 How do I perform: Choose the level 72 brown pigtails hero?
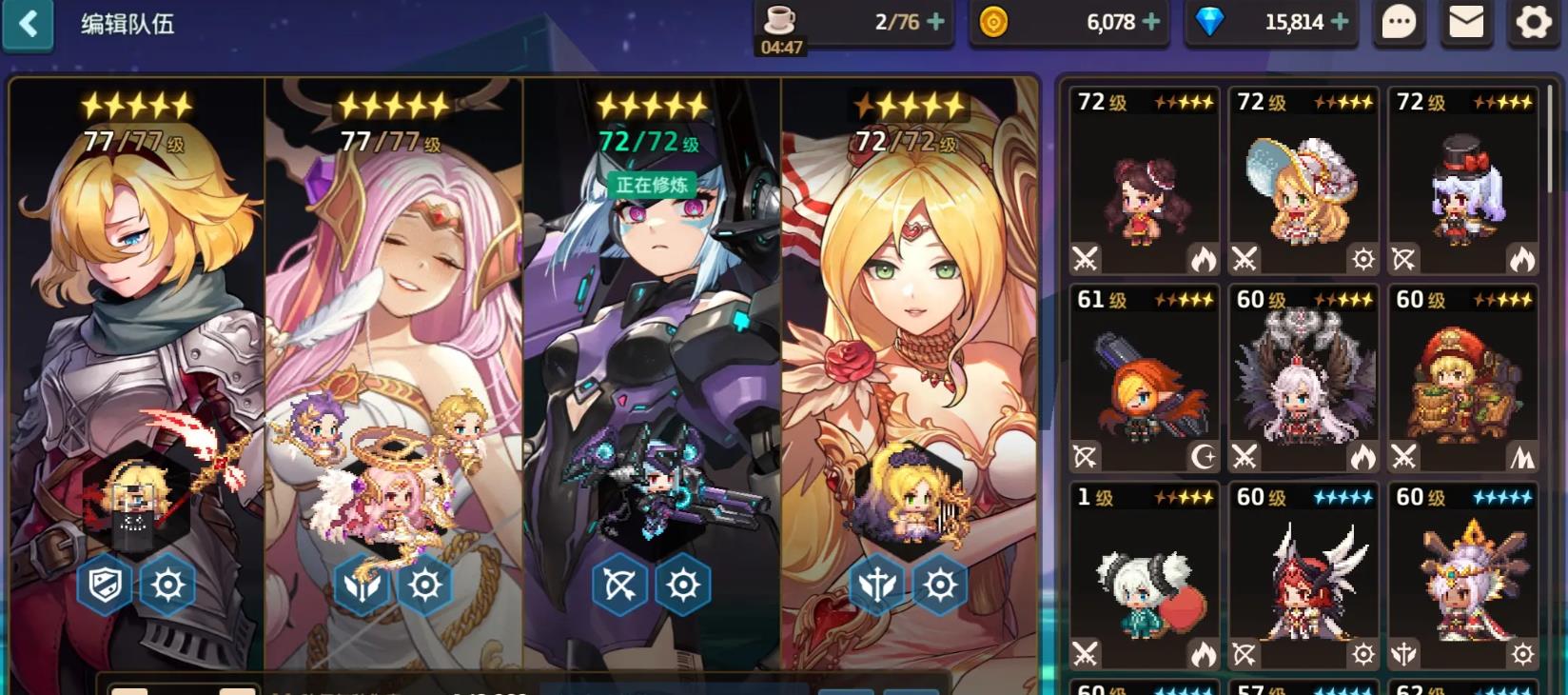click(1145, 181)
